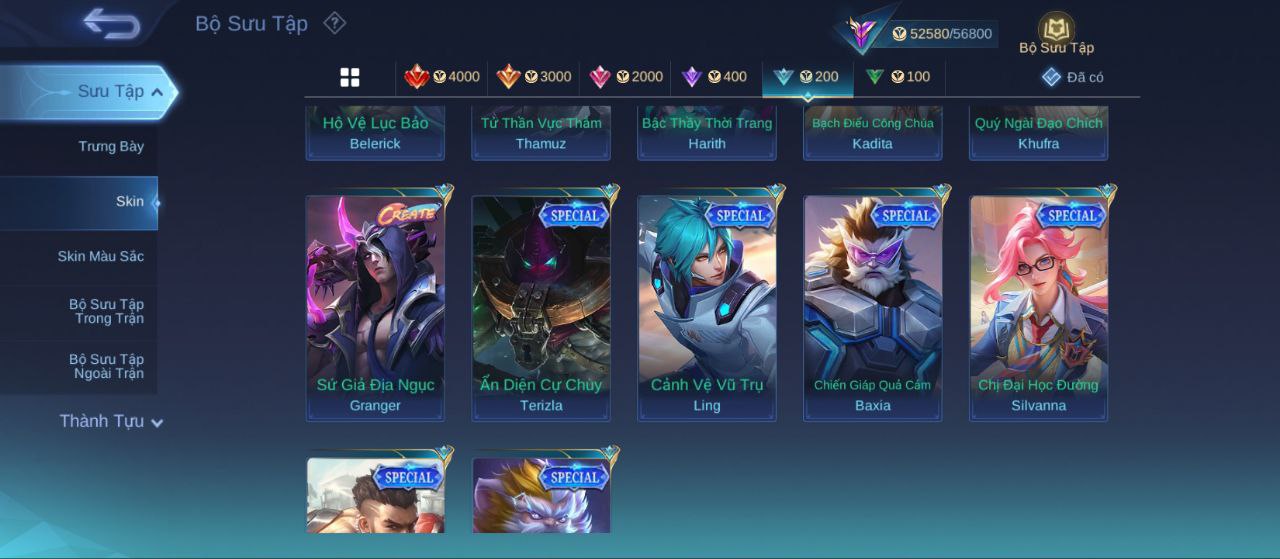Open Skin Màu Sắc in the sidebar

coord(100,257)
